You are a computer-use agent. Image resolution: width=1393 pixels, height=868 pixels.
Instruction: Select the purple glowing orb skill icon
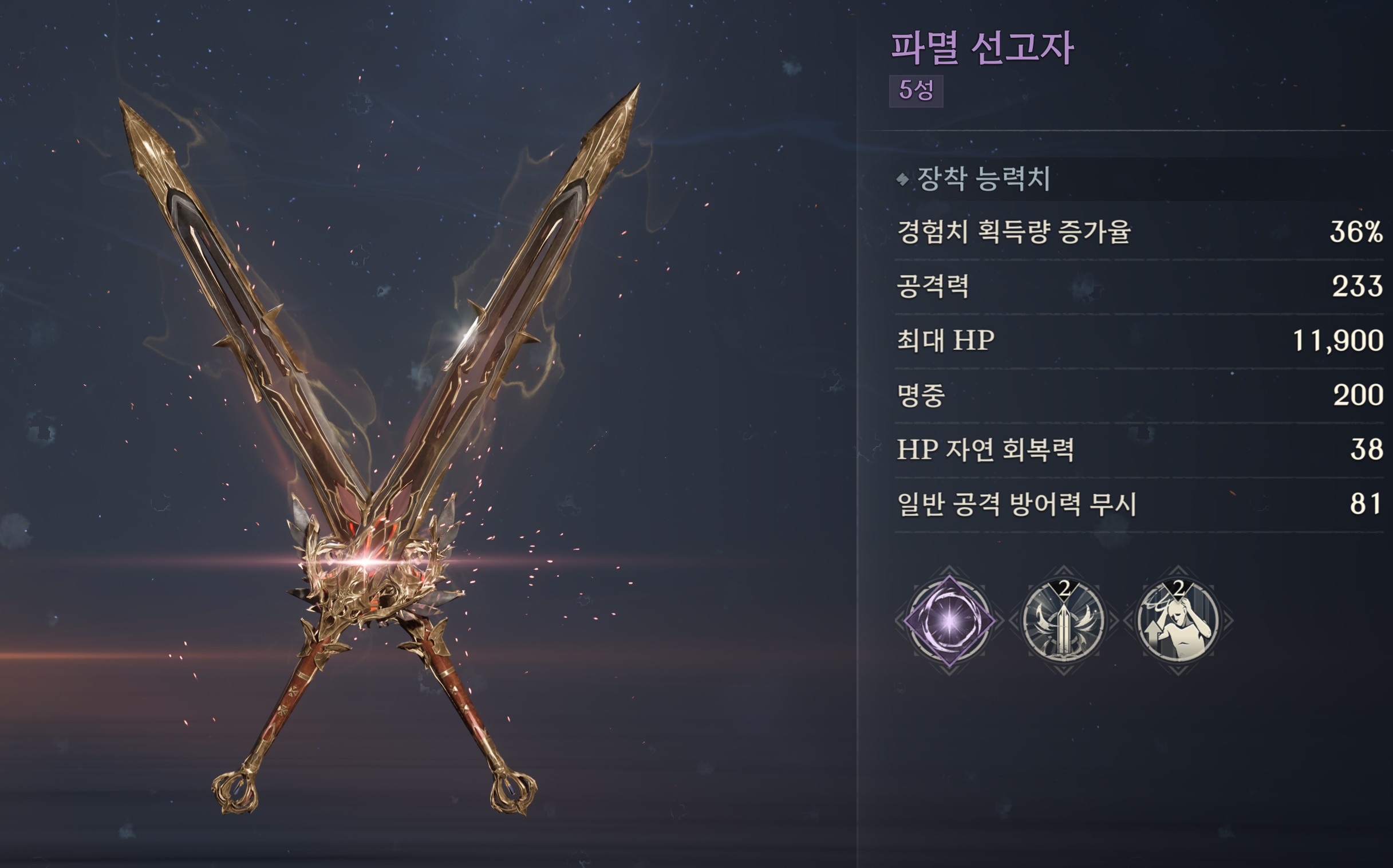pyautogui.click(x=949, y=621)
